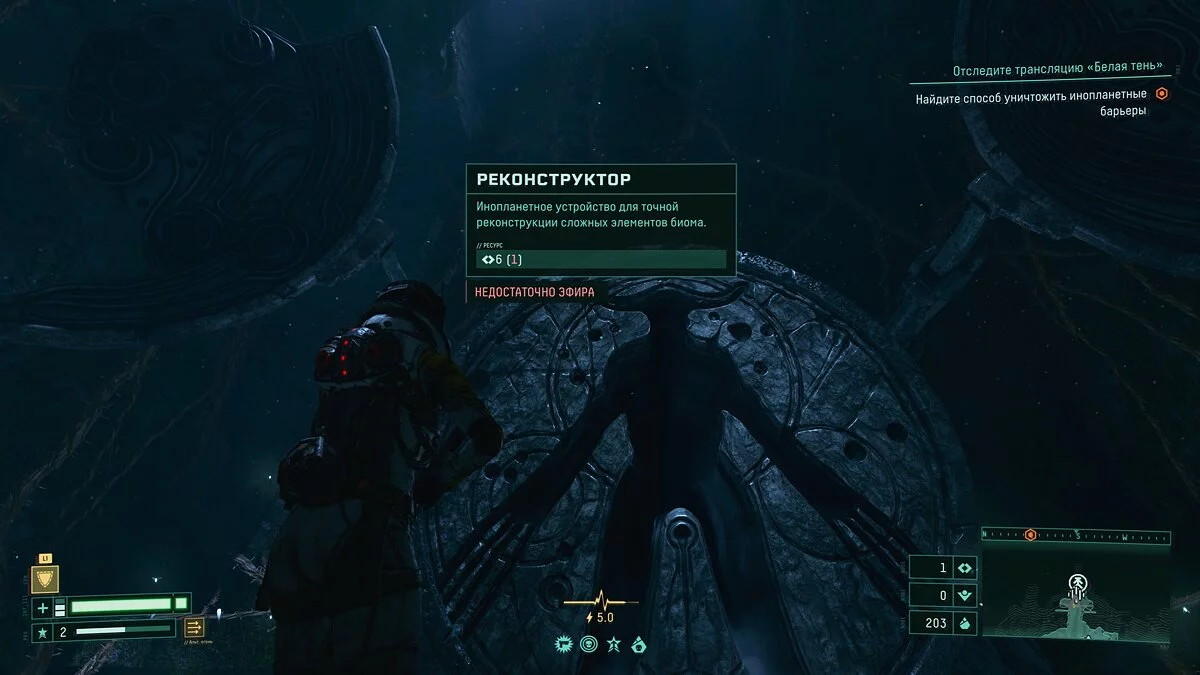Select the ether resource counter icon
This screenshot has width=1200, height=675.
[965, 568]
